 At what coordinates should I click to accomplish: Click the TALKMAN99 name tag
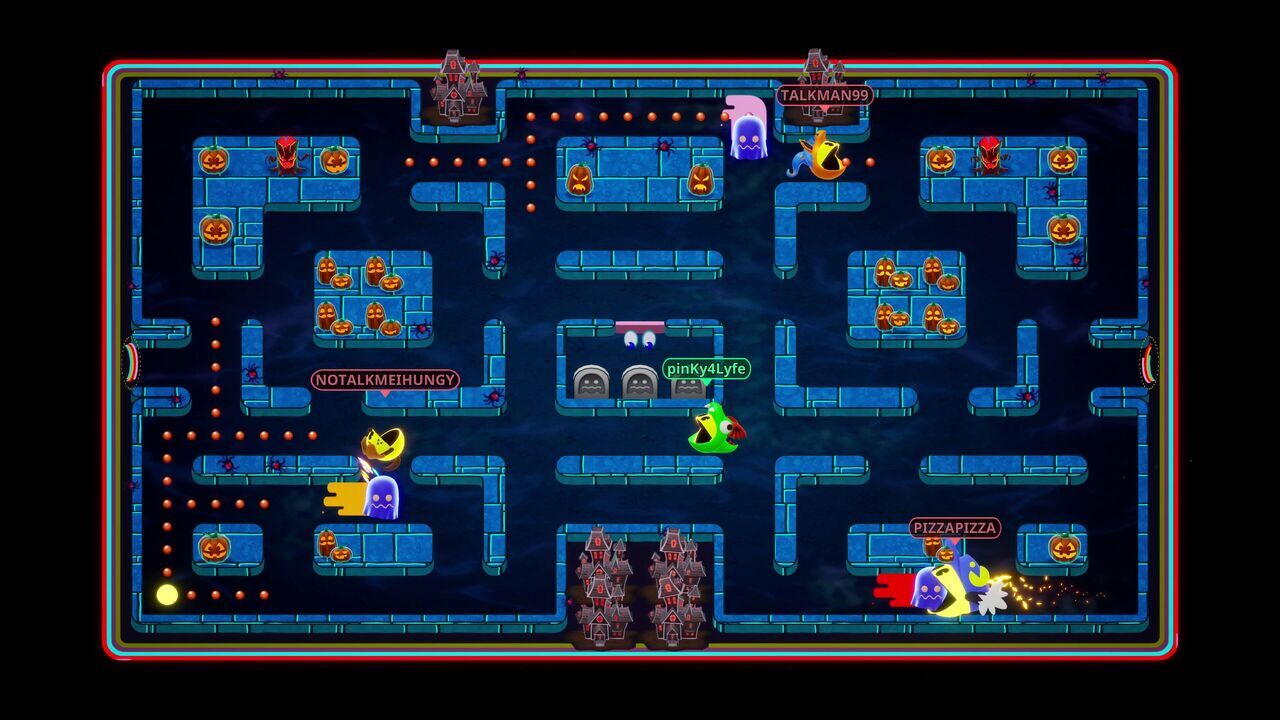tap(824, 96)
